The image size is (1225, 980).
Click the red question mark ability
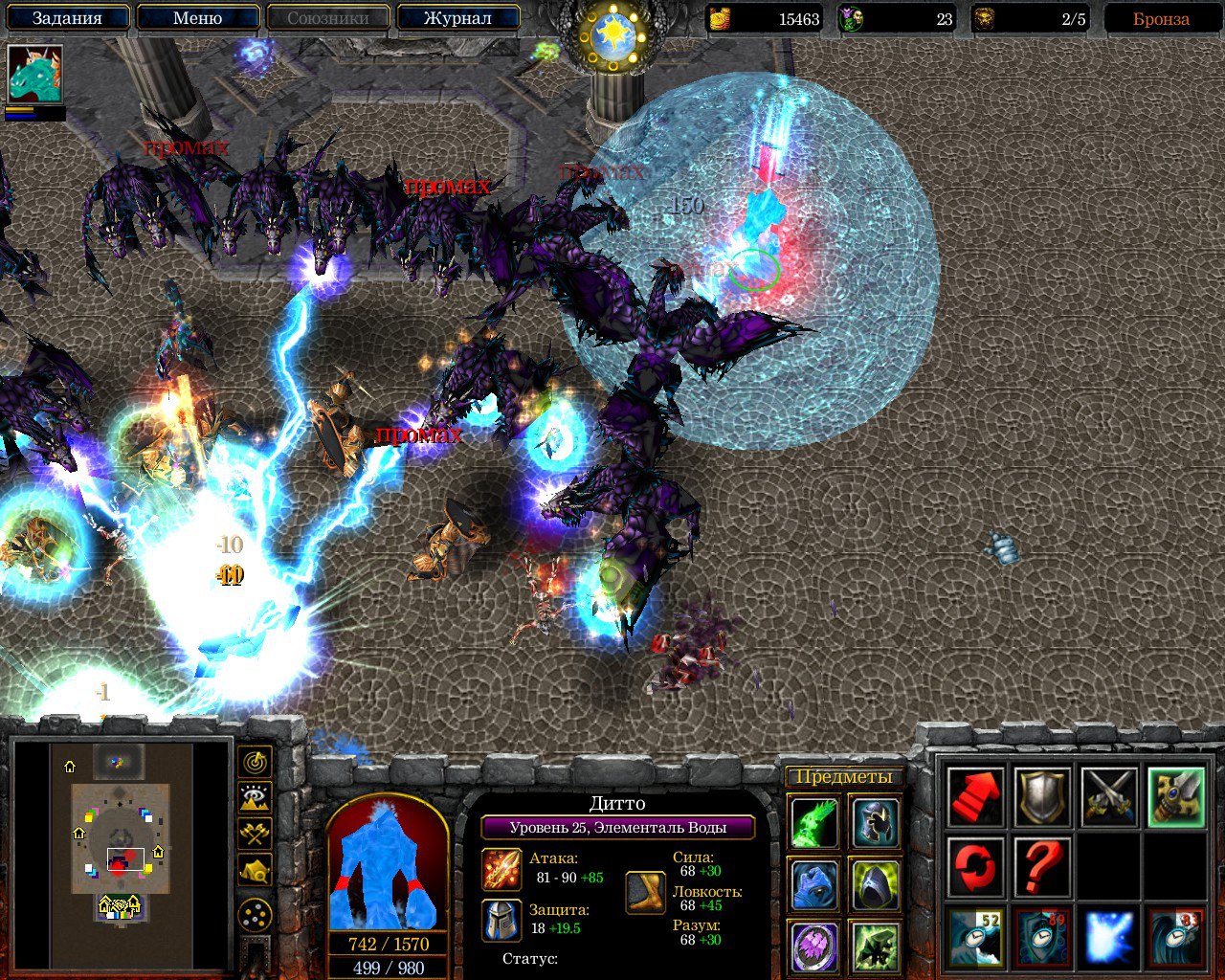coord(1042,866)
